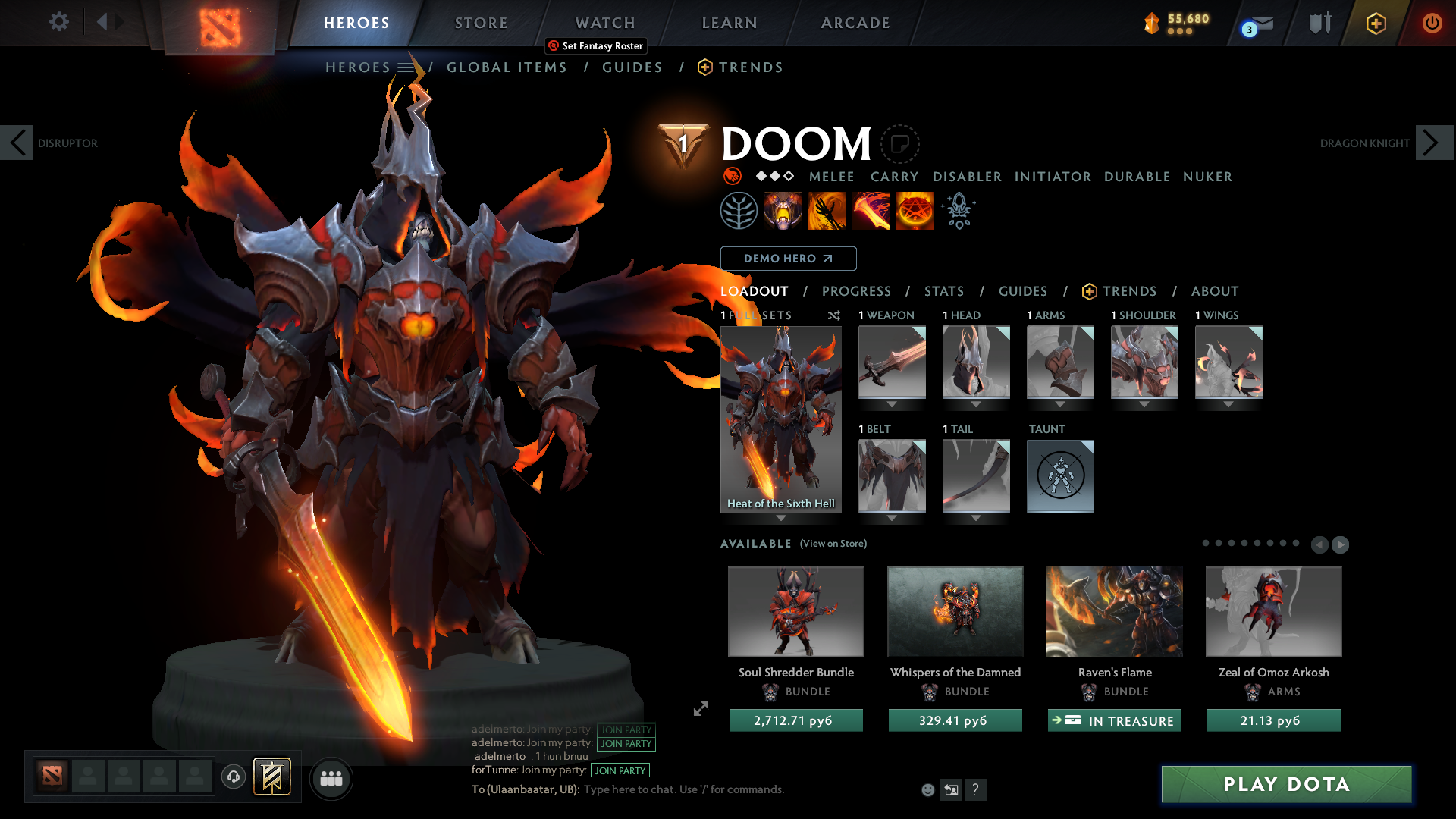The image size is (1456, 819).
Task: View the Aghanim's Scepter upgrade icon
Action: click(958, 210)
